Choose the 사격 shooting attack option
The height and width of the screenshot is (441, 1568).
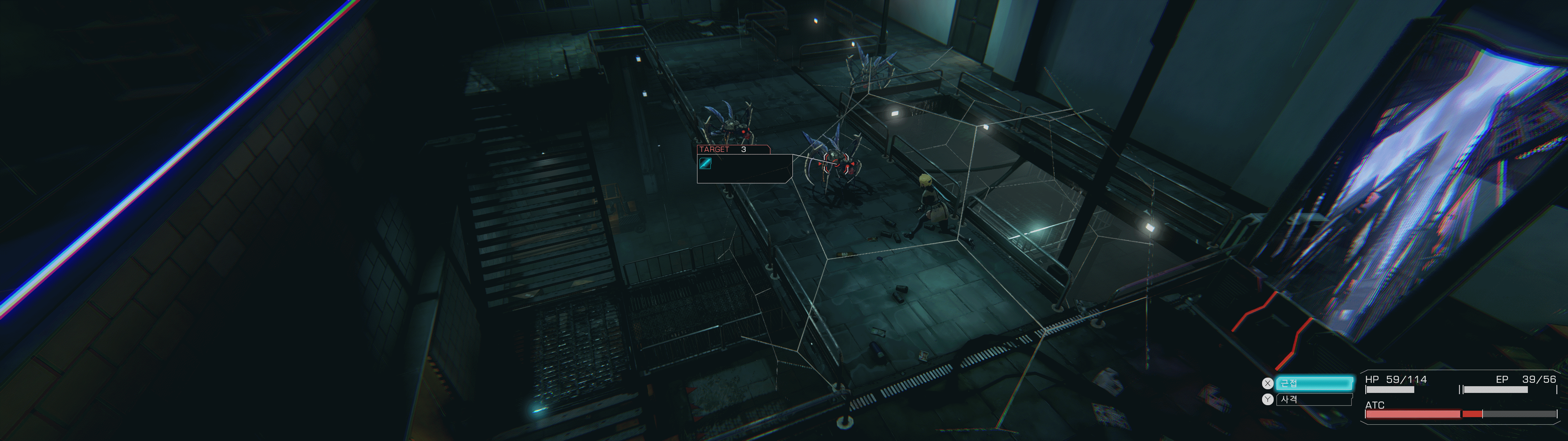[1314, 400]
